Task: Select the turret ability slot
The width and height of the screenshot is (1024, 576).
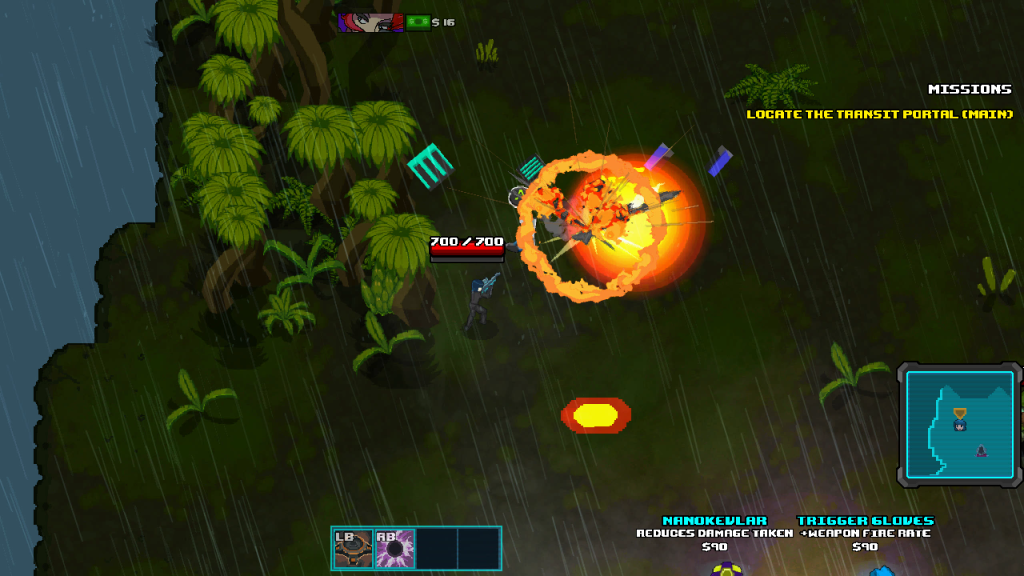Action: (x=353, y=548)
